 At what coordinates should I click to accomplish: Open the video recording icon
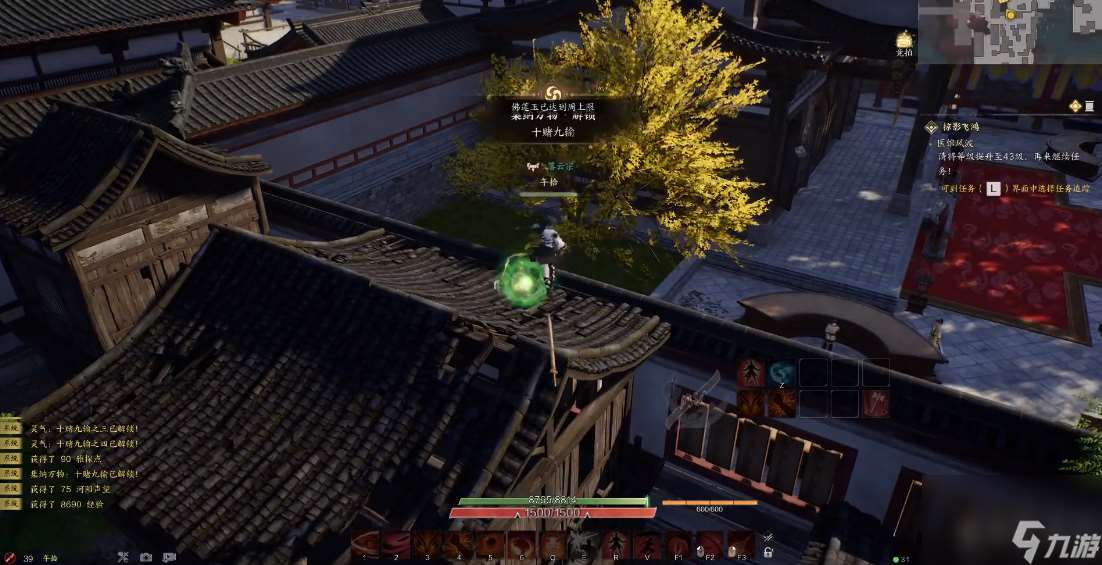[170, 557]
